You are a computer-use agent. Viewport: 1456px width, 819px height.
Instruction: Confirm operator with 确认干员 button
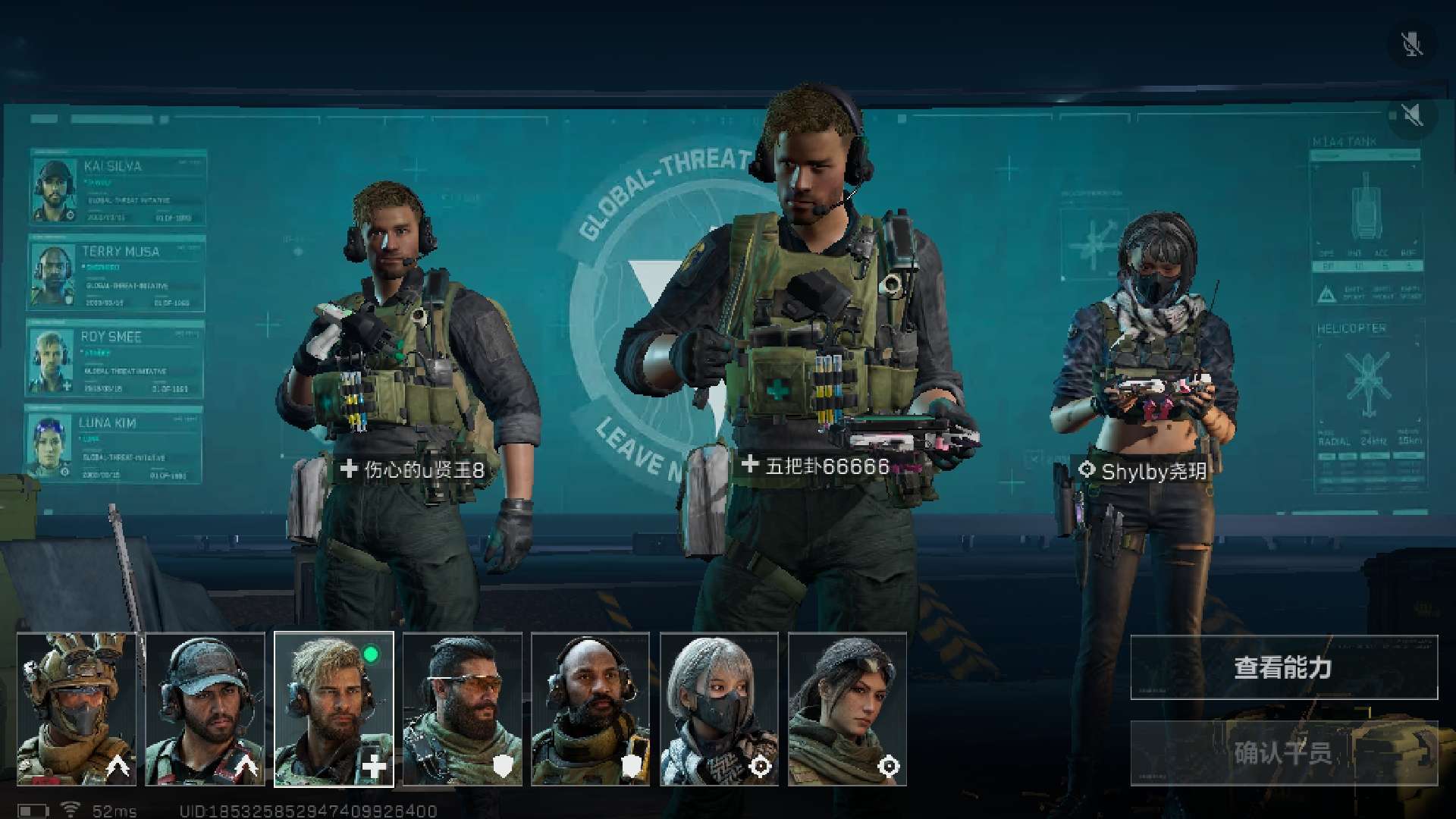[x=1283, y=753]
